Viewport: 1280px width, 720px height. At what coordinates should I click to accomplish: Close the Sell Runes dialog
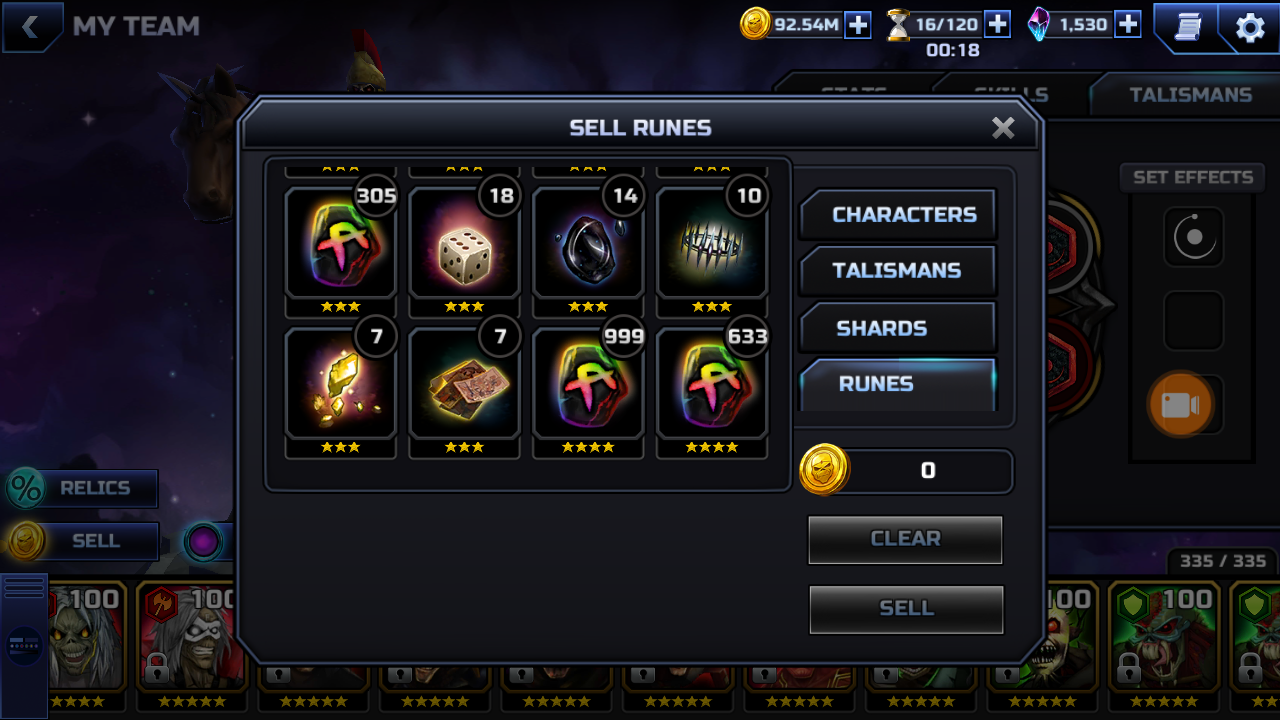coord(1003,128)
